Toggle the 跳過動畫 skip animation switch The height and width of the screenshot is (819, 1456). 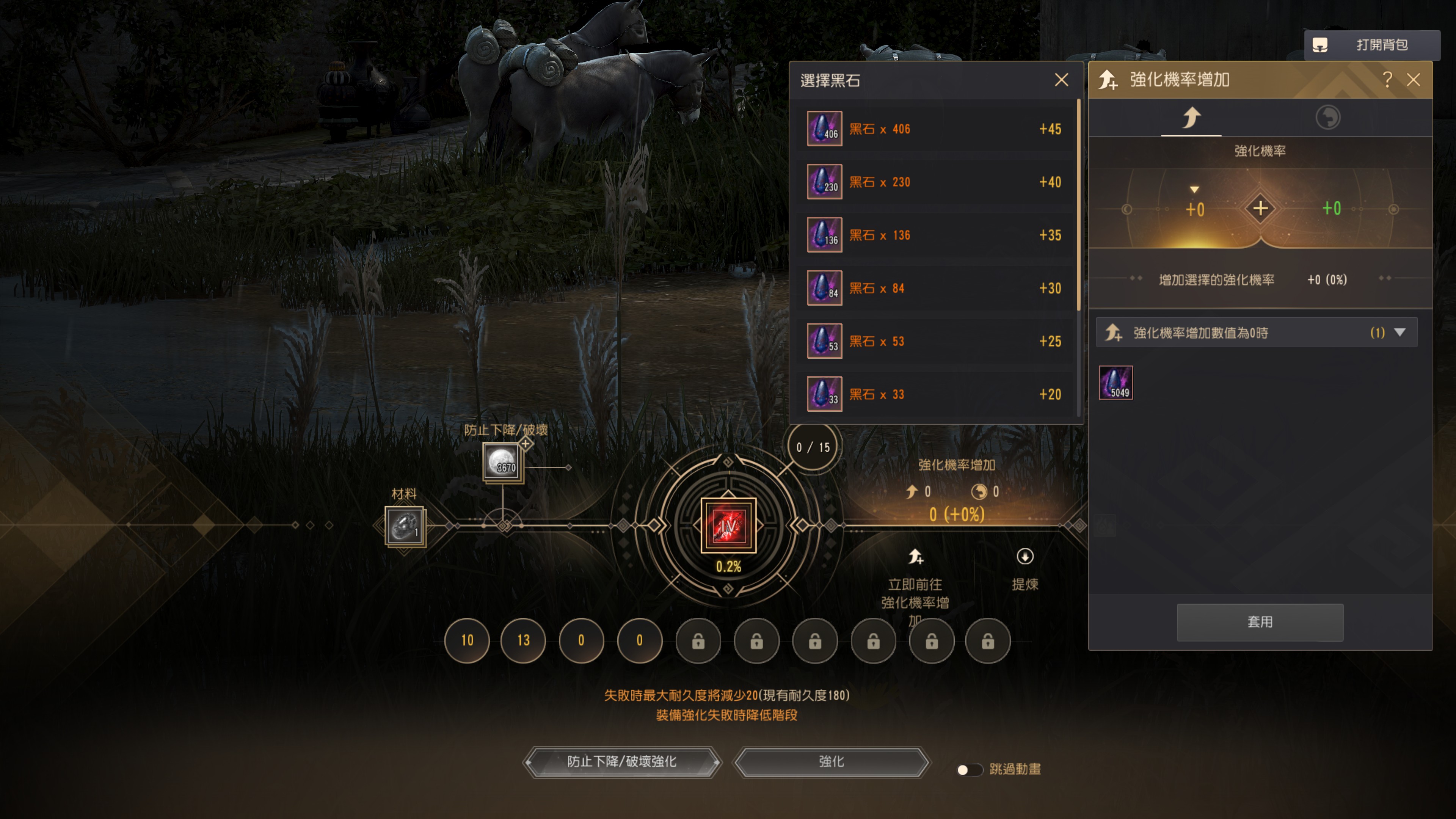pyautogui.click(x=969, y=769)
